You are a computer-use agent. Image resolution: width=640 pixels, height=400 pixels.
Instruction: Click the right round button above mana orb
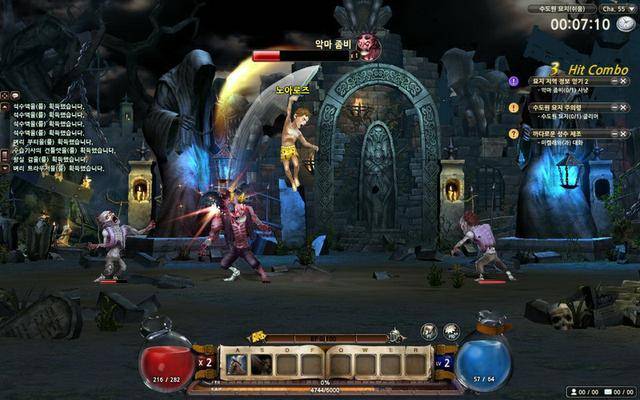(x=450, y=331)
